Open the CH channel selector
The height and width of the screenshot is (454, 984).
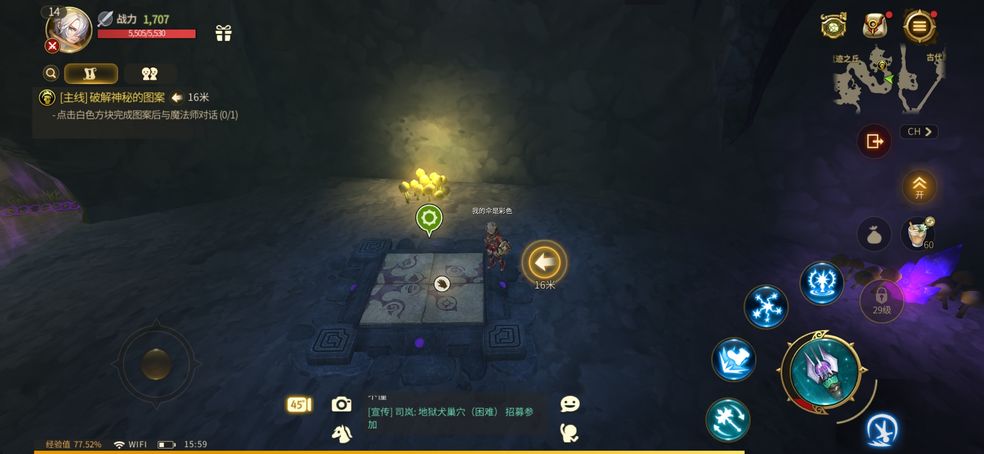point(919,131)
